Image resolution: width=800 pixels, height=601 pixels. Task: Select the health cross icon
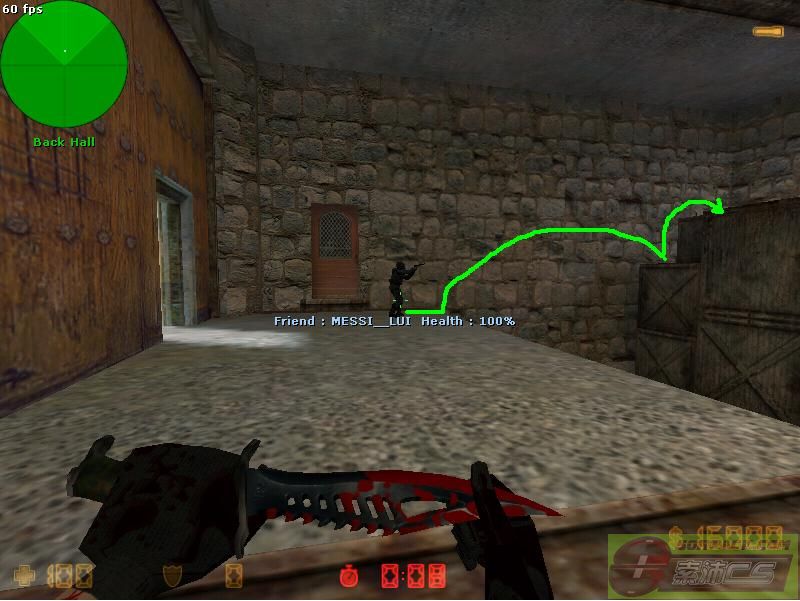[22, 576]
